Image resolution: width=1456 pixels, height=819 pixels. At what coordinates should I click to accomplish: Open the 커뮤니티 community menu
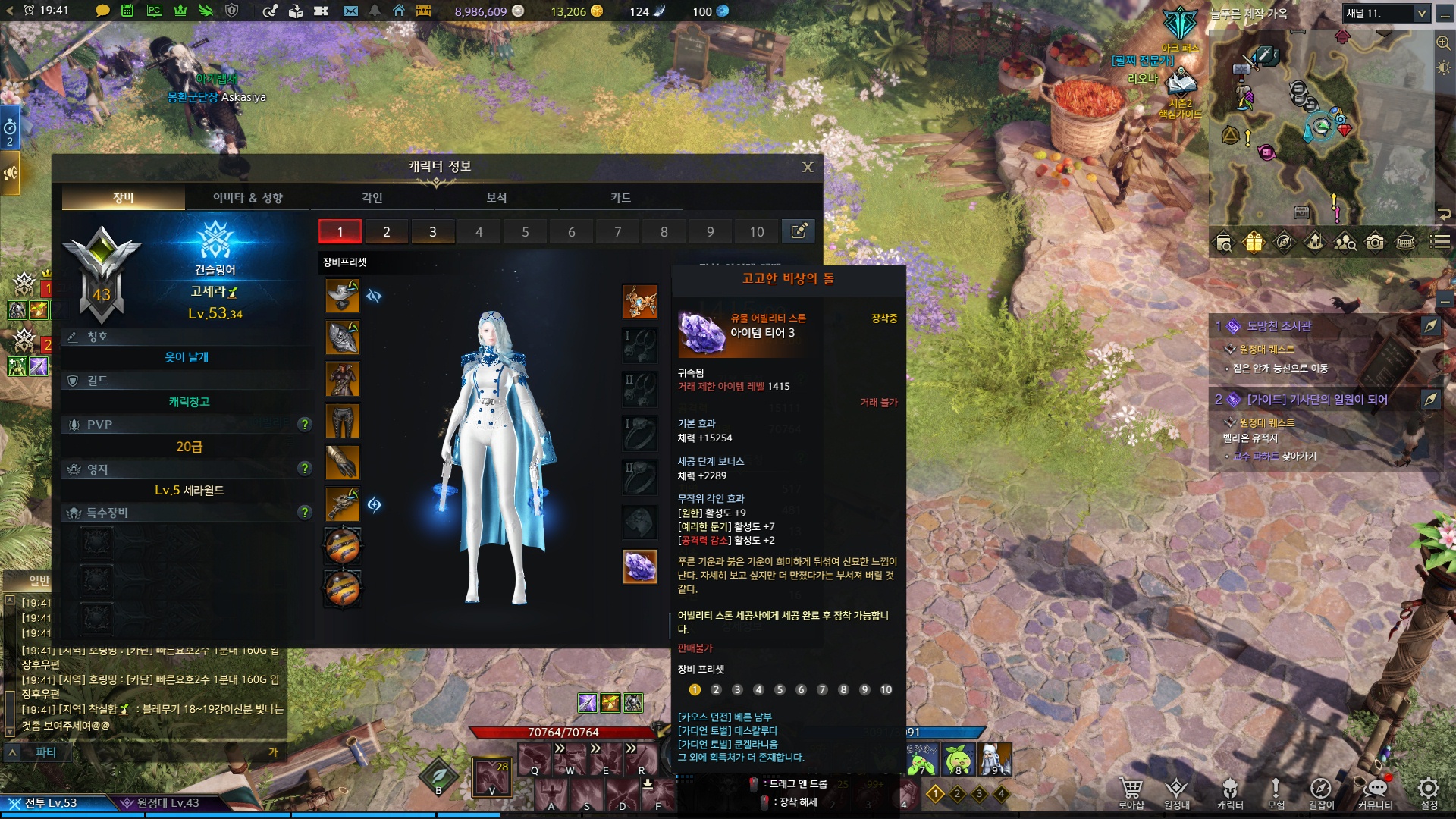1375,793
